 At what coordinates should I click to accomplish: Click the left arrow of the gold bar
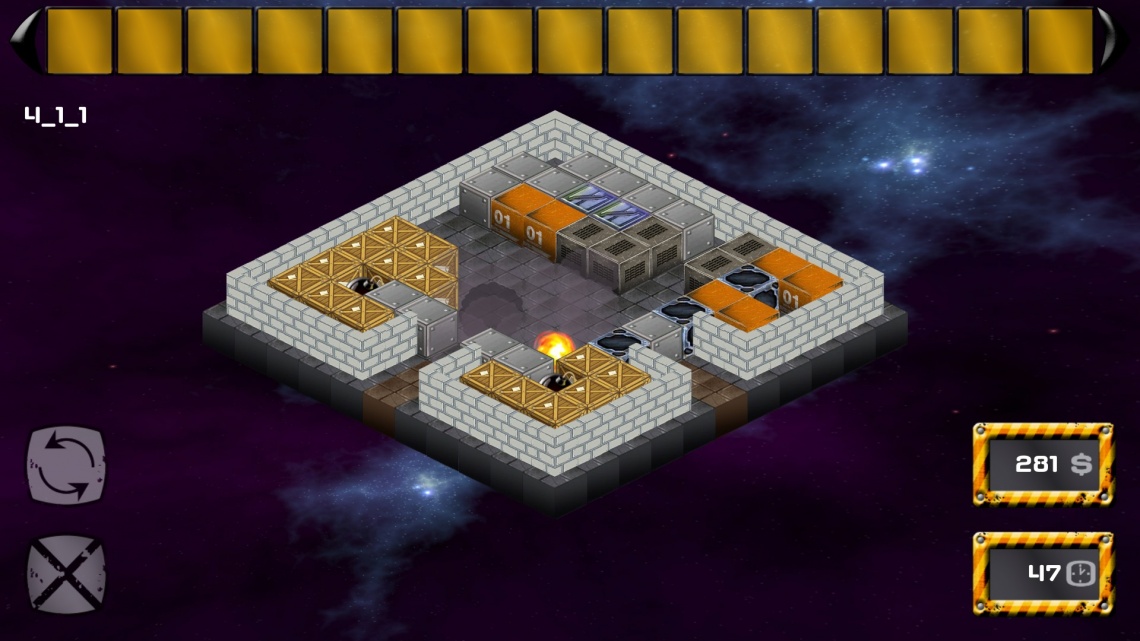pyautogui.click(x=24, y=40)
